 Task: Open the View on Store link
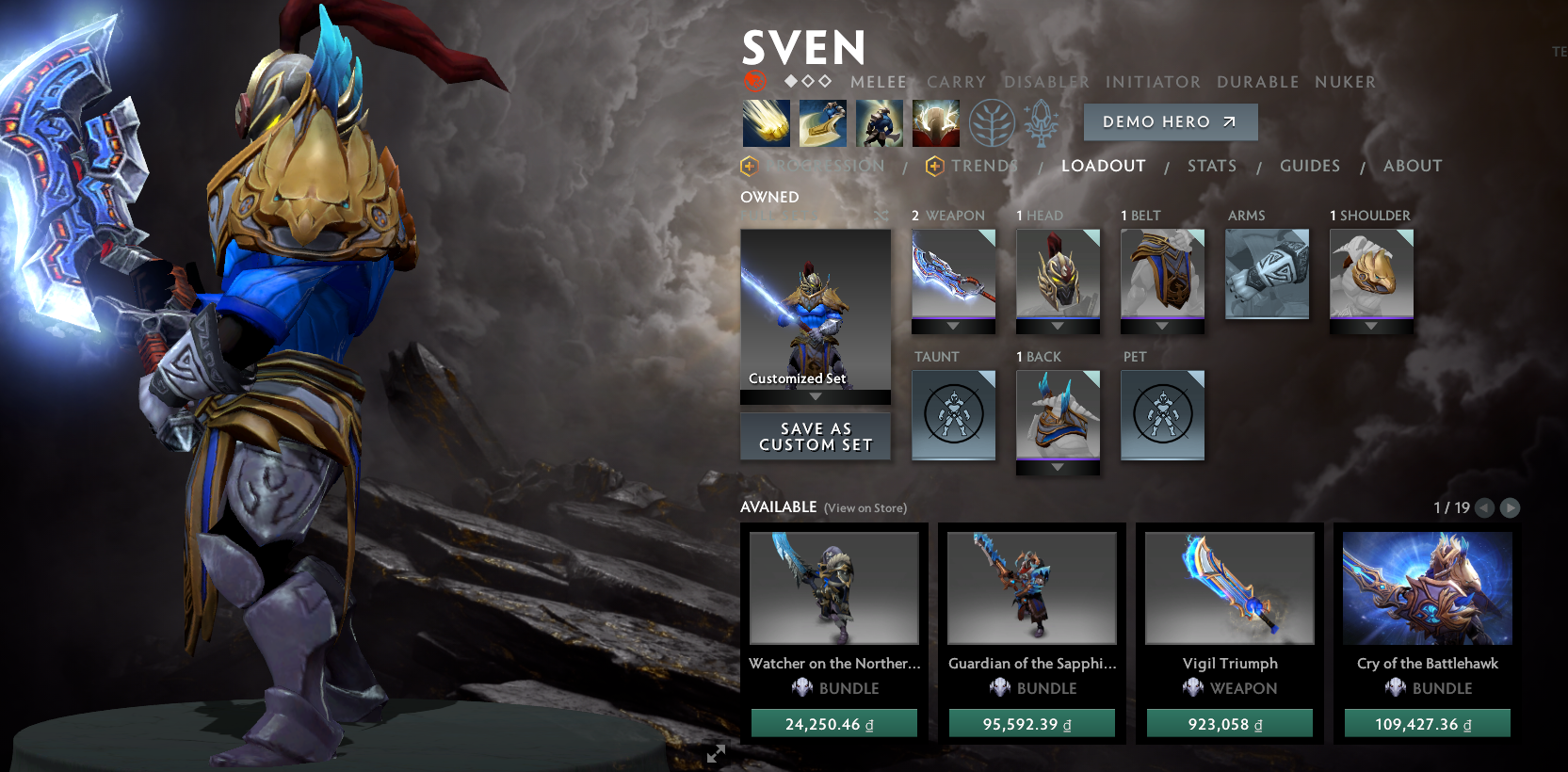pos(865,508)
